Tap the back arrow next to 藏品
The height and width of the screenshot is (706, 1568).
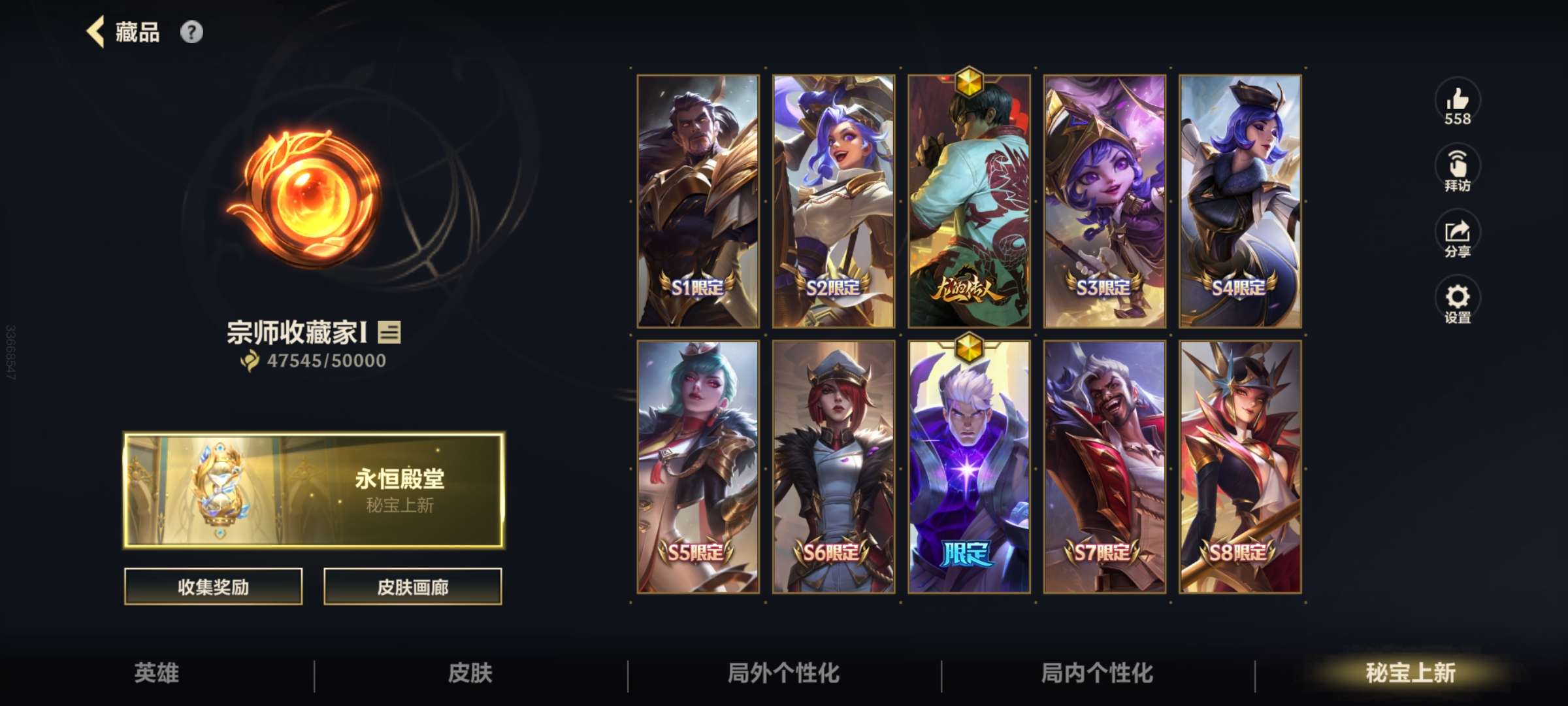point(95,31)
